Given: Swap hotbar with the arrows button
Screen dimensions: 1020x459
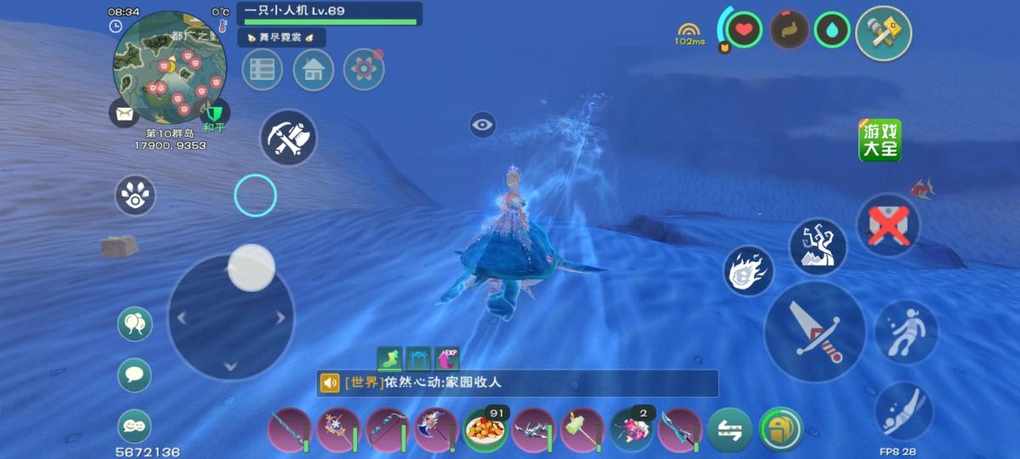Looking at the screenshot, I should (x=730, y=430).
